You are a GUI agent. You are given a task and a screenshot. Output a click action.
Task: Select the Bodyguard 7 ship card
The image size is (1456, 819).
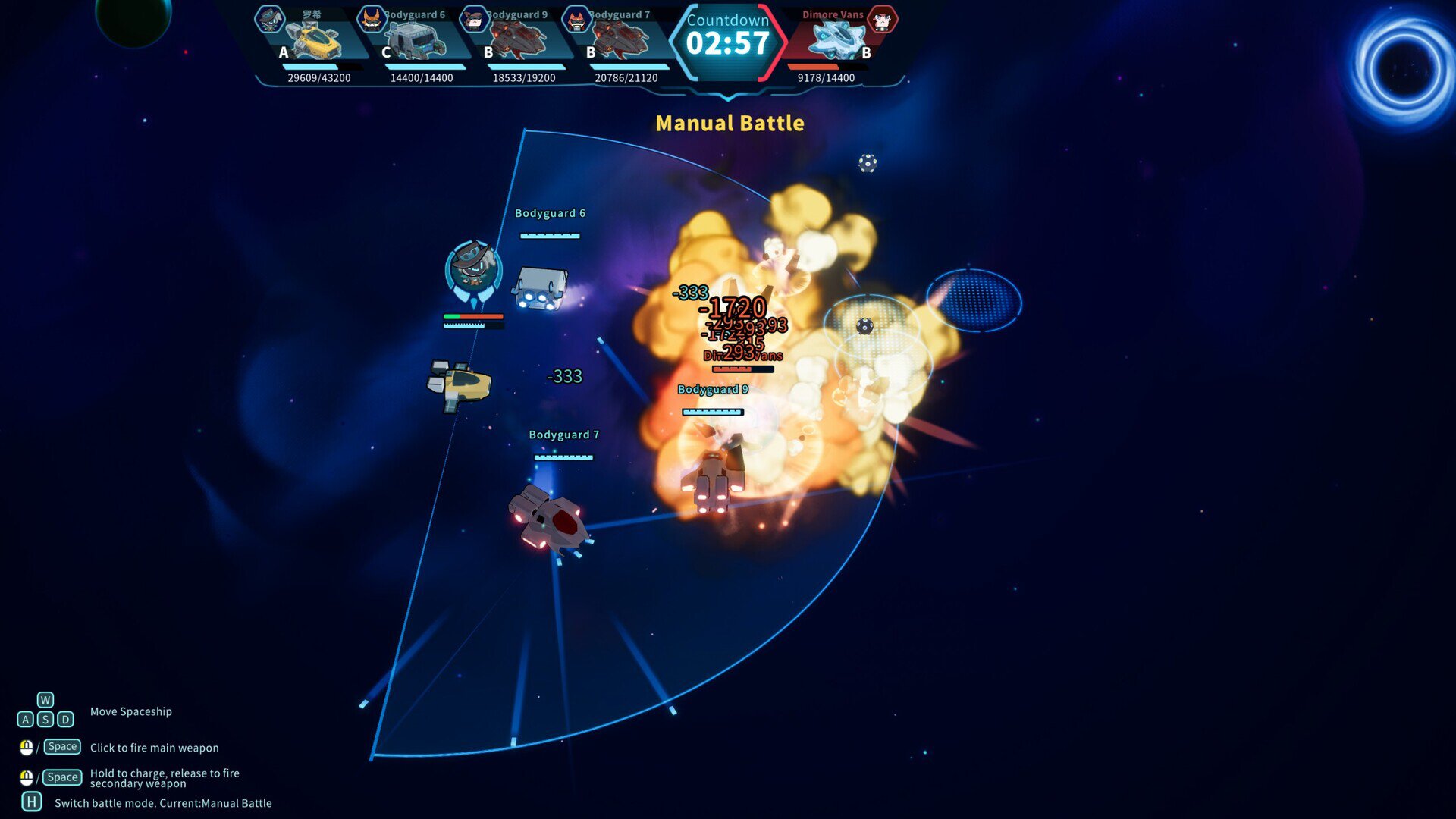click(x=621, y=42)
